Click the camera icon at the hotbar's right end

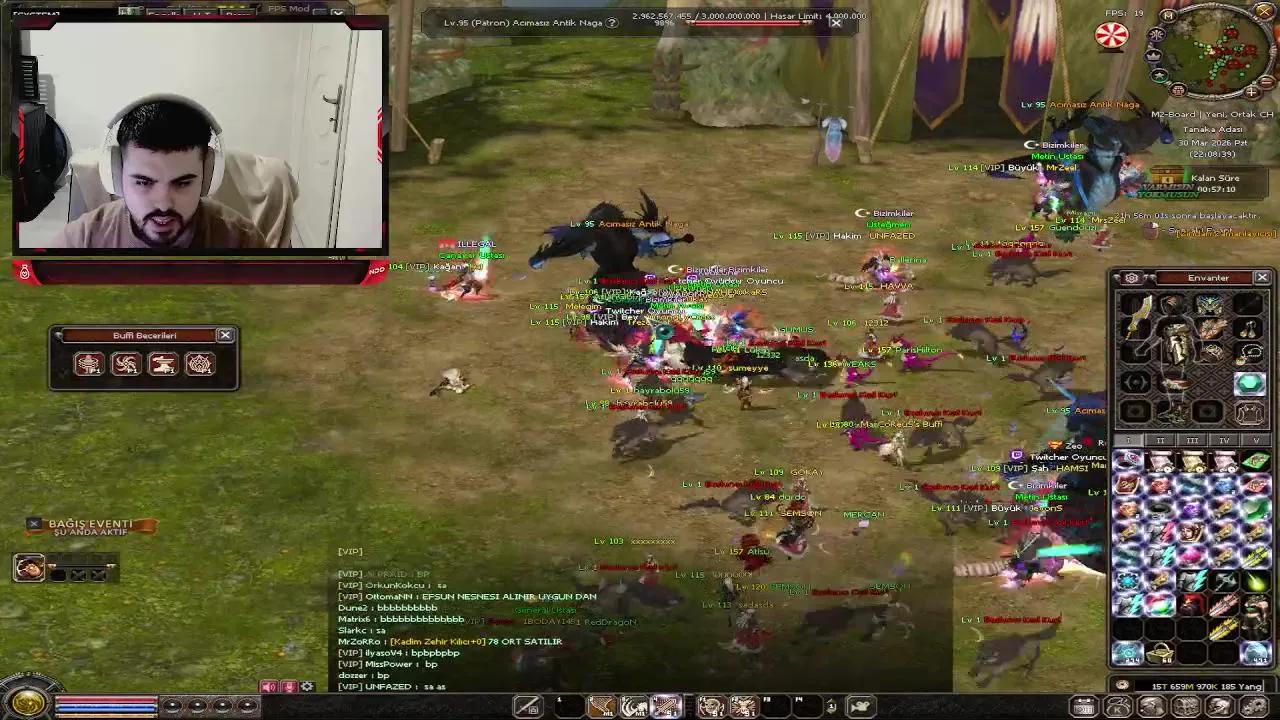859,706
